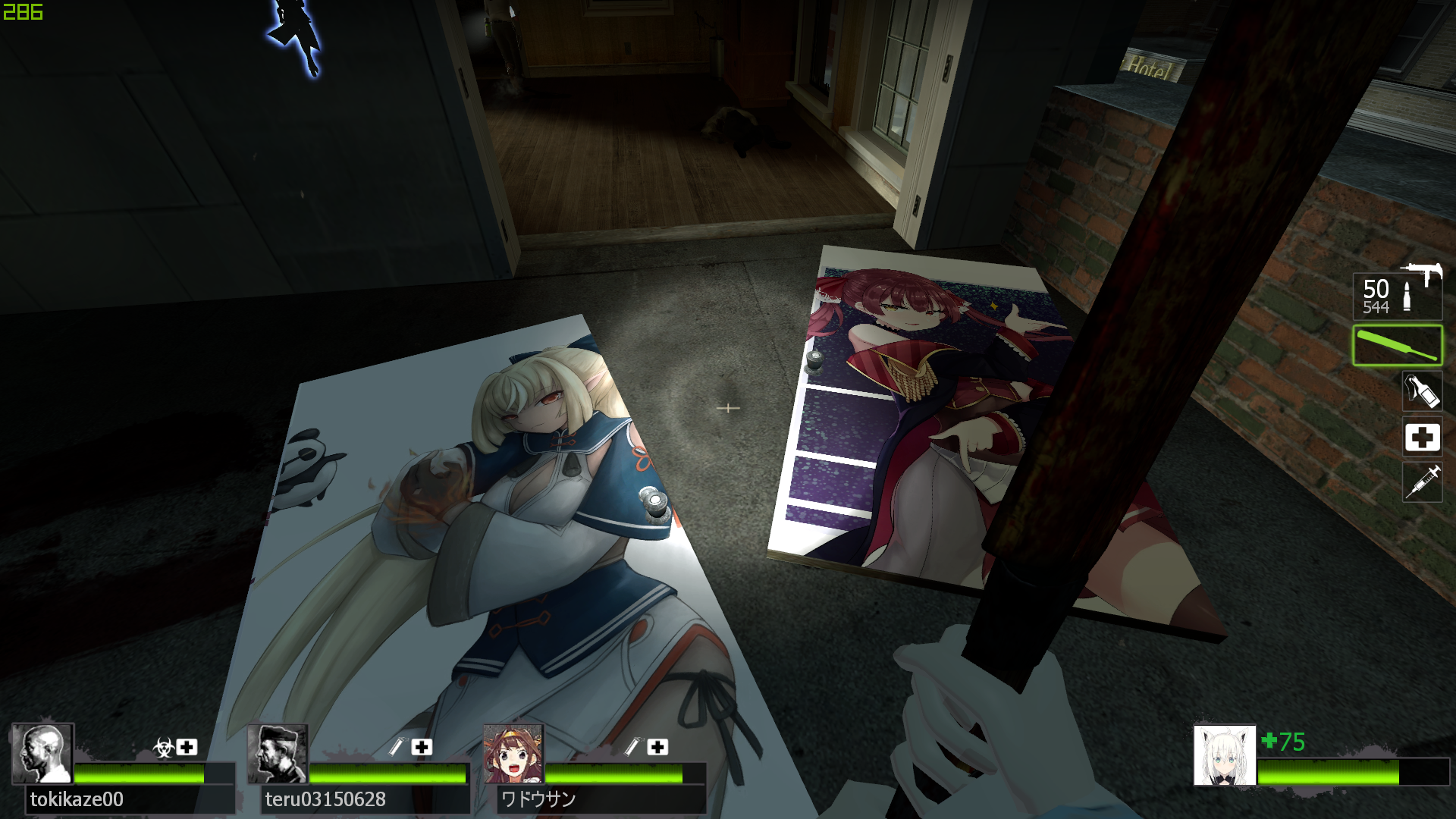Select the highlighted green melee weapon slot
Image resolution: width=1456 pixels, height=819 pixels.
click(x=1398, y=344)
